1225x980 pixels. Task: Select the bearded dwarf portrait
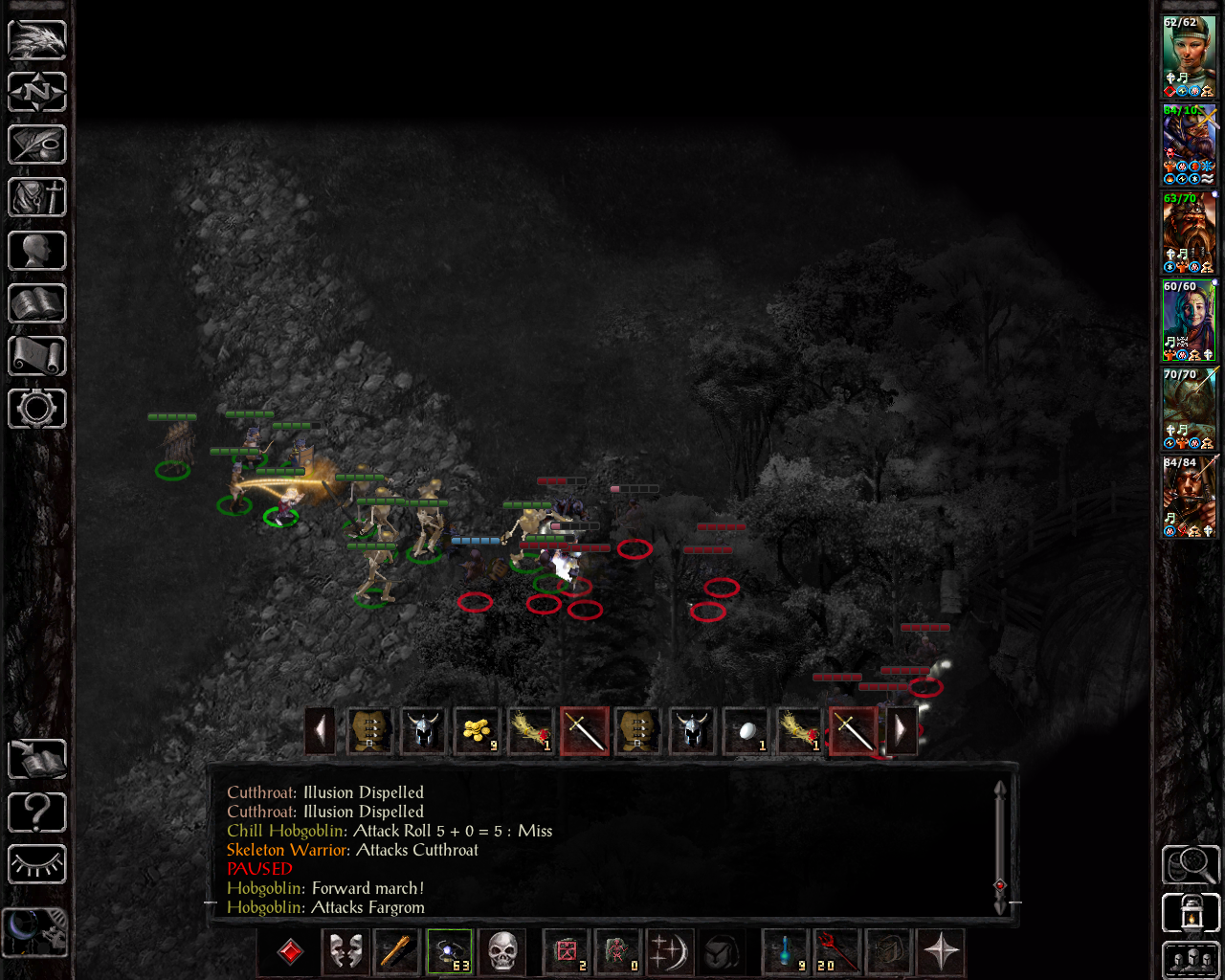coord(1189,232)
